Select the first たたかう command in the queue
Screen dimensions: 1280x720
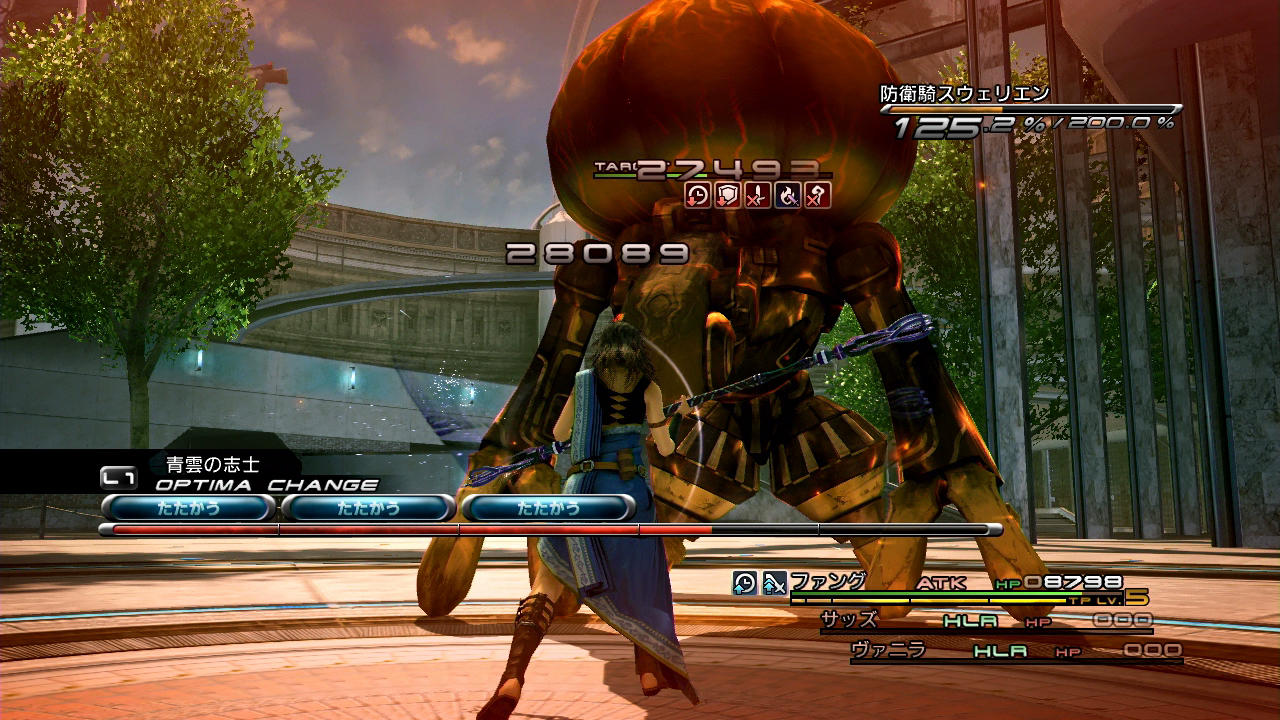188,508
